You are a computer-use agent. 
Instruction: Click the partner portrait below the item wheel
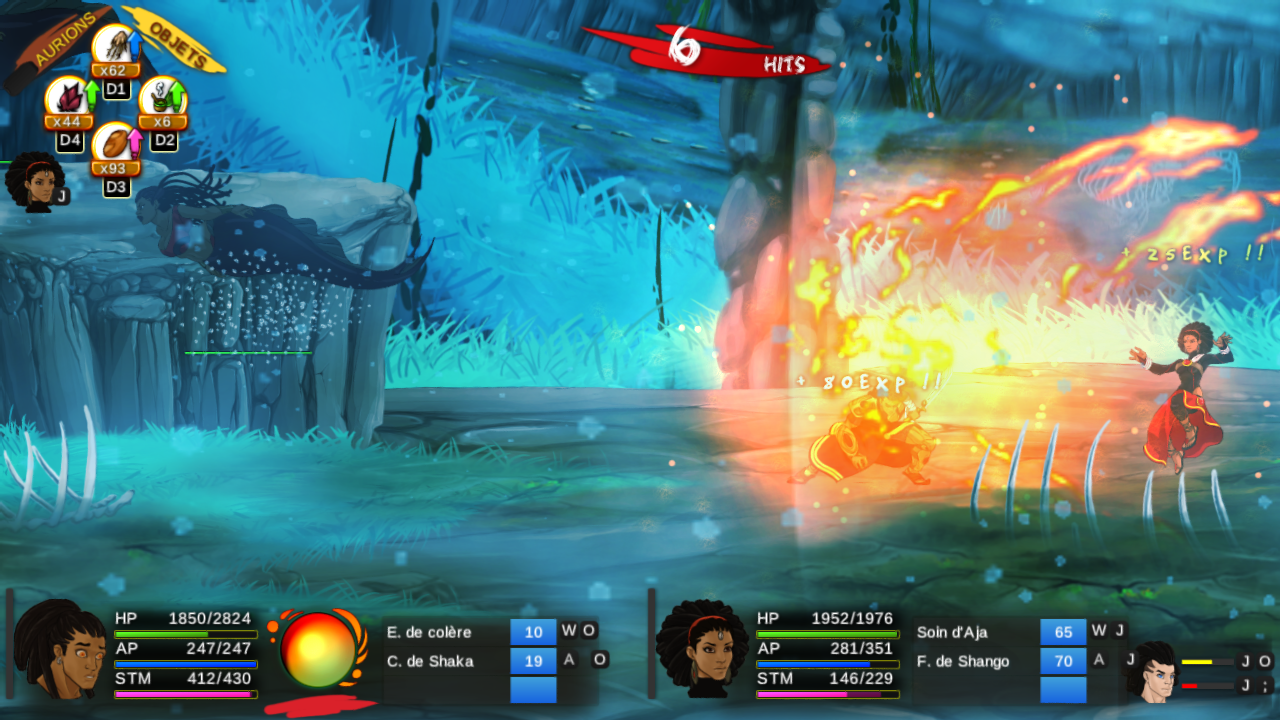(32, 181)
